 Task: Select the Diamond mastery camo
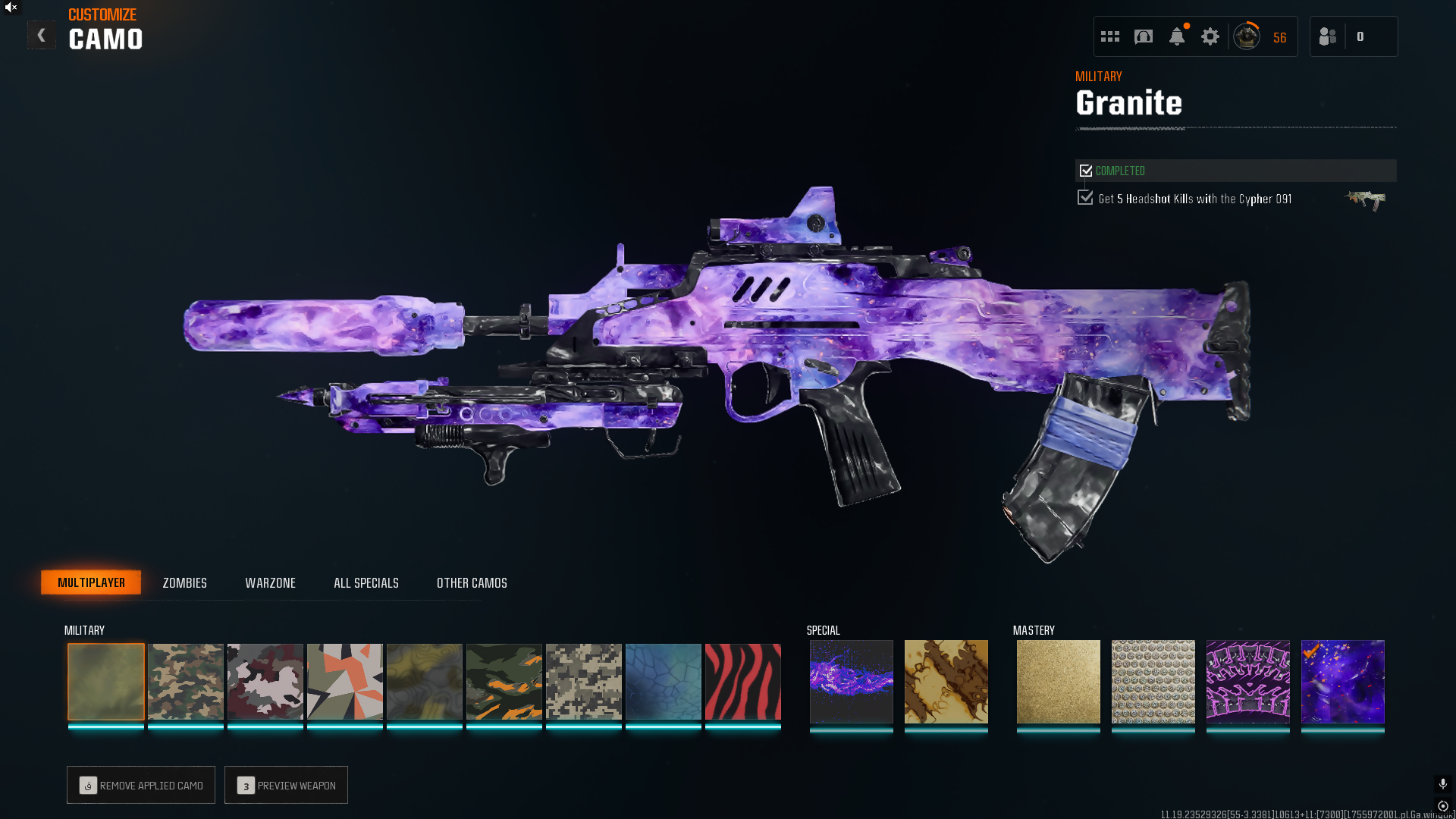(1153, 682)
